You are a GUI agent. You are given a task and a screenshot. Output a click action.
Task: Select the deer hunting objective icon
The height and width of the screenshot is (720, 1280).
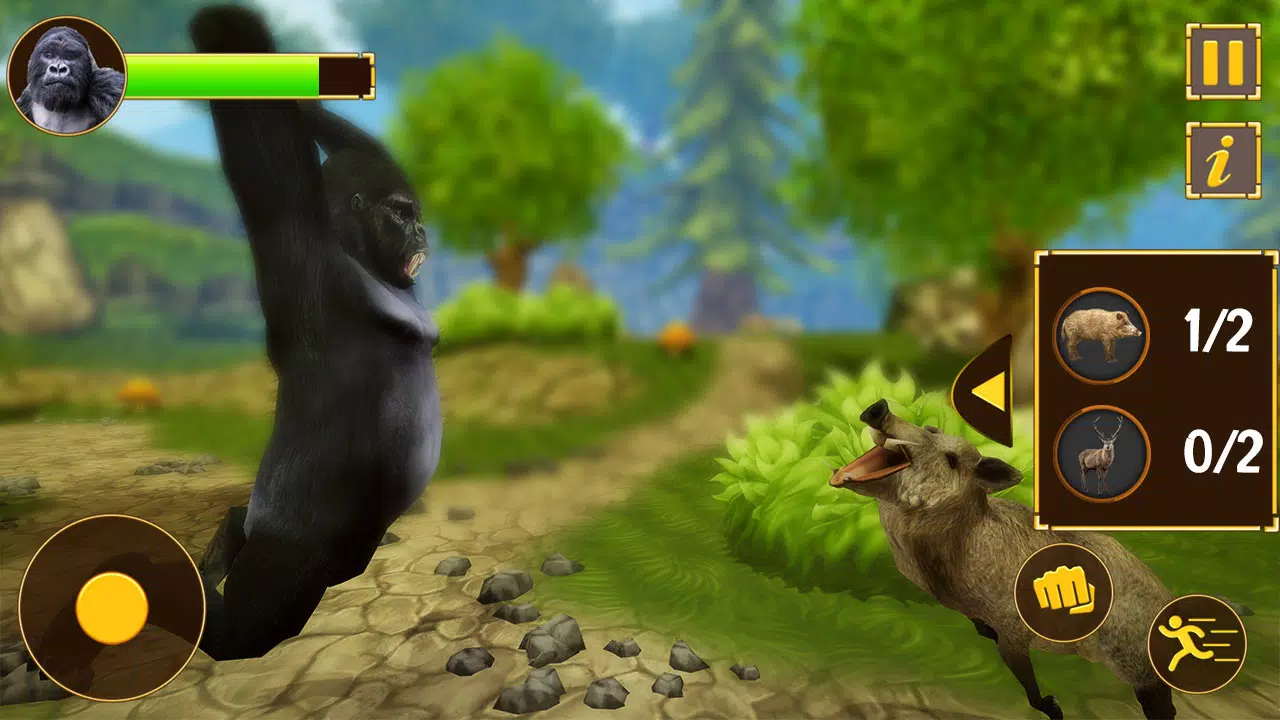click(x=1101, y=452)
